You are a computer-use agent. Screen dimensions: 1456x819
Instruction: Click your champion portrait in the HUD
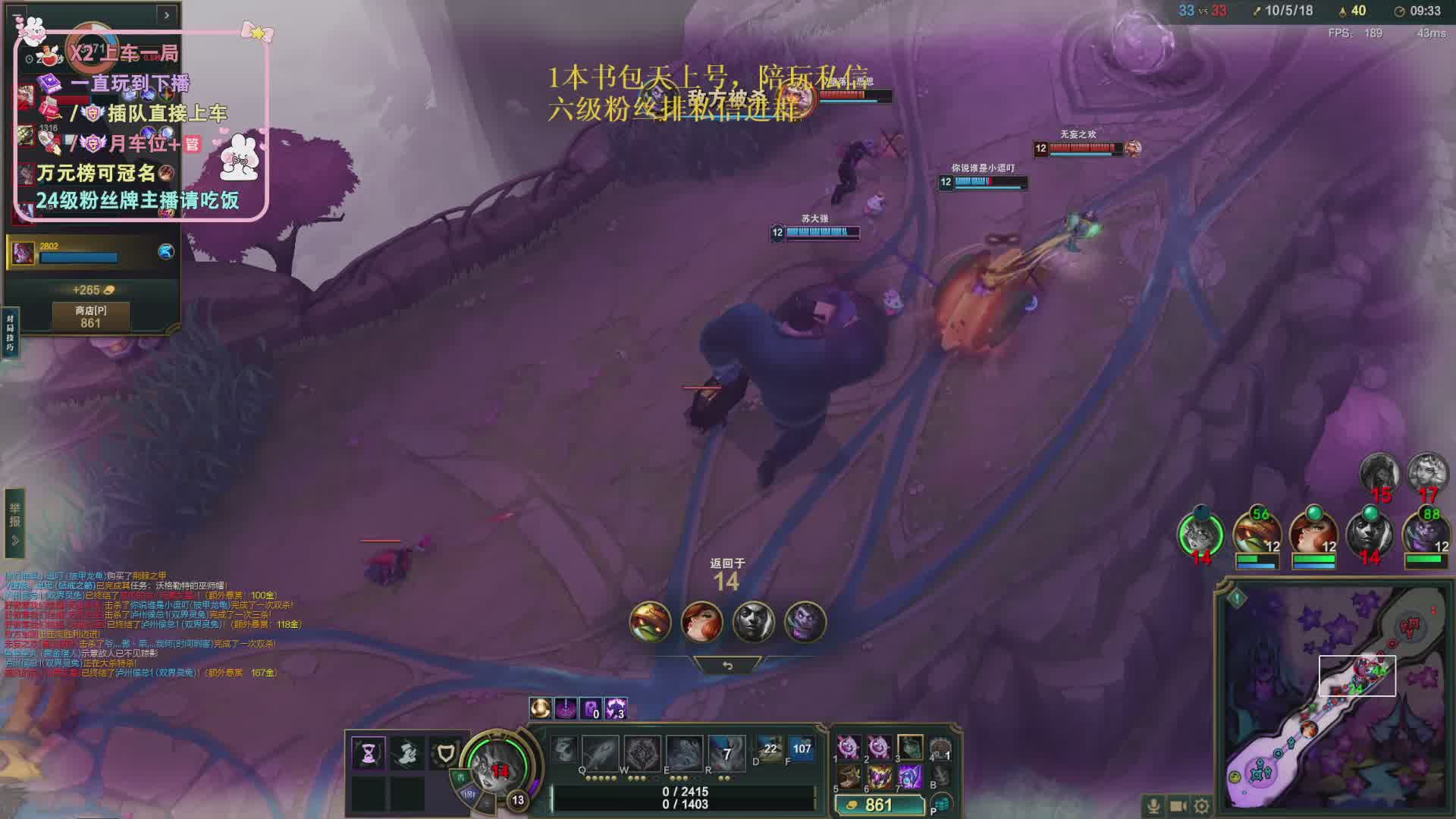(498, 764)
